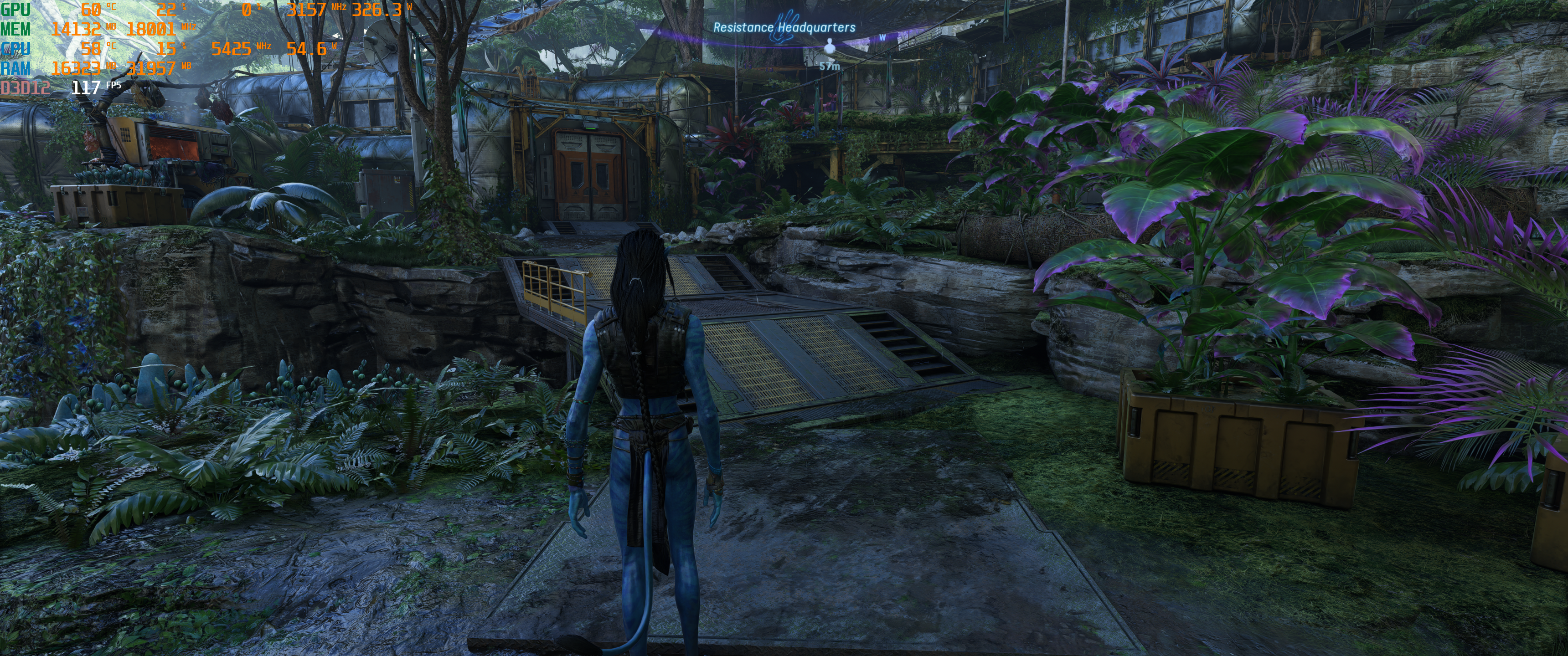Select the W direction marker on the compass
The height and width of the screenshot is (656, 1568).
(x=882, y=37)
